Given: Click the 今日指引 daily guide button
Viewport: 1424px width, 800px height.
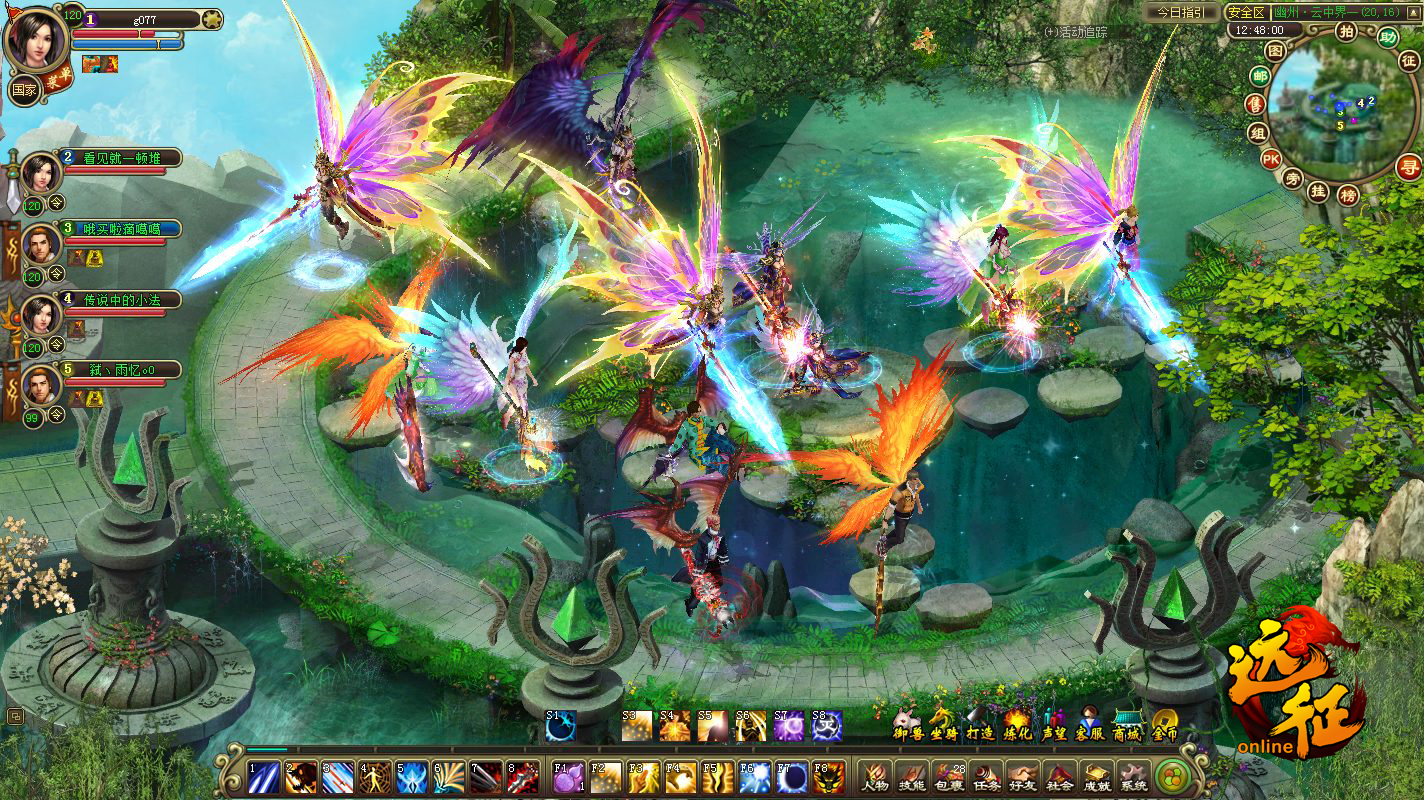Looking at the screenshot, I should tap(1181, 12).
